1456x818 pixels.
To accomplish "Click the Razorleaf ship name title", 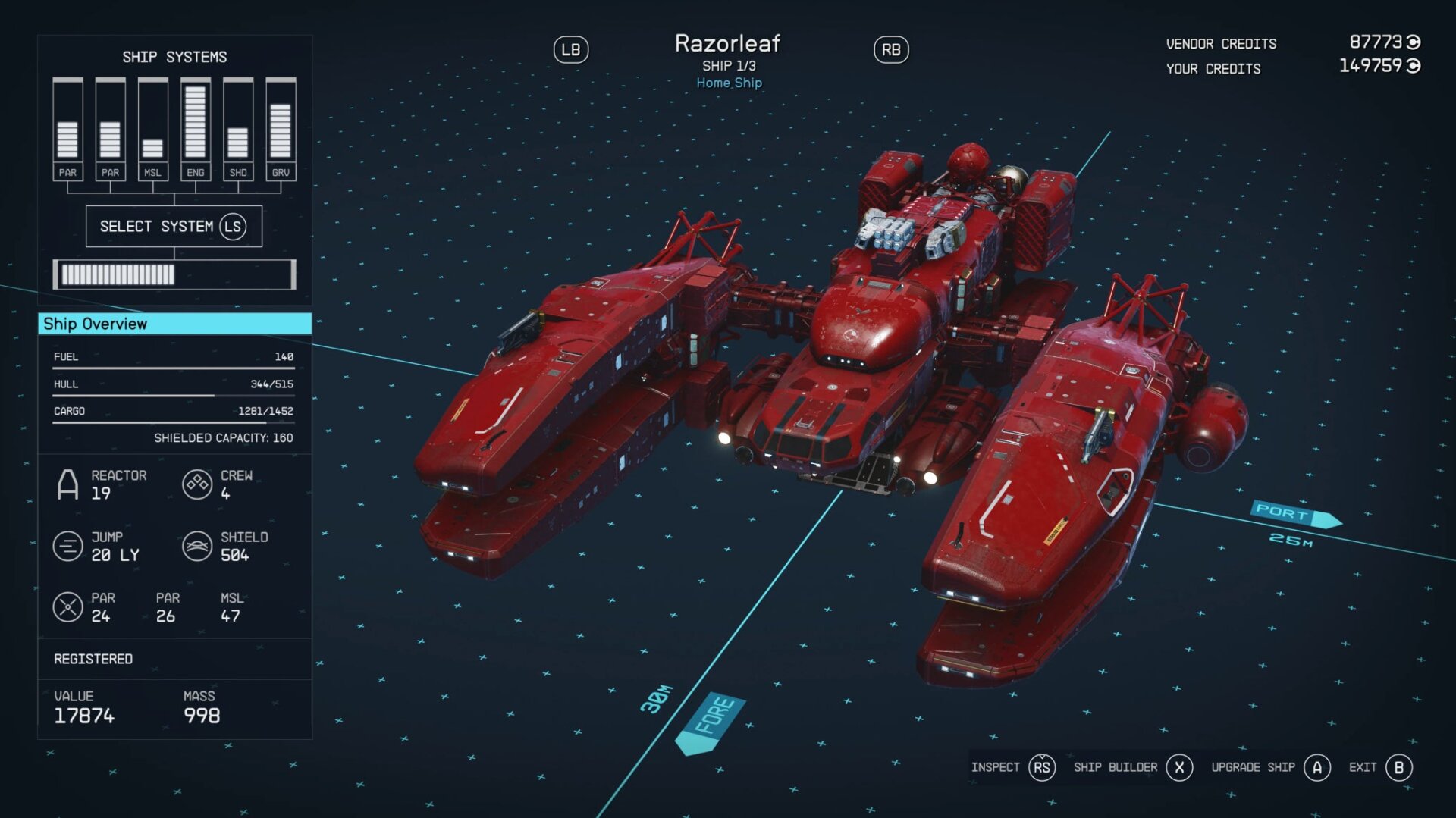I will [x=727, y=44].
